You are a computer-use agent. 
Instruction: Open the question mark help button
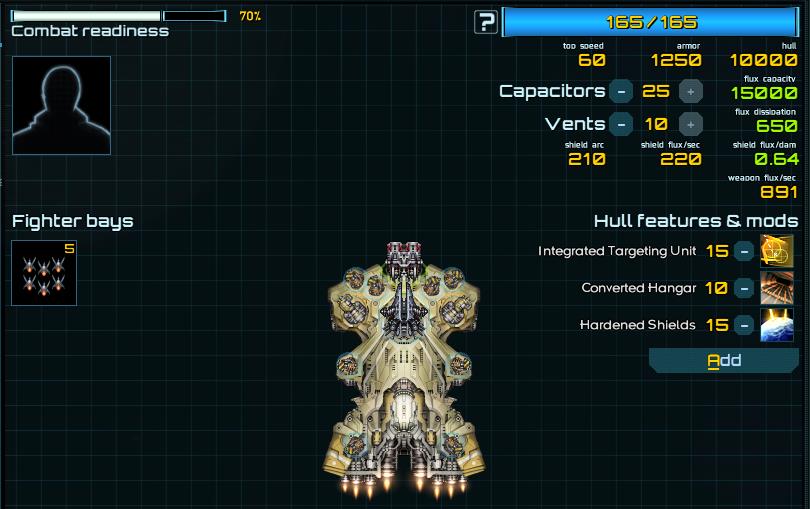coord(486,22)
